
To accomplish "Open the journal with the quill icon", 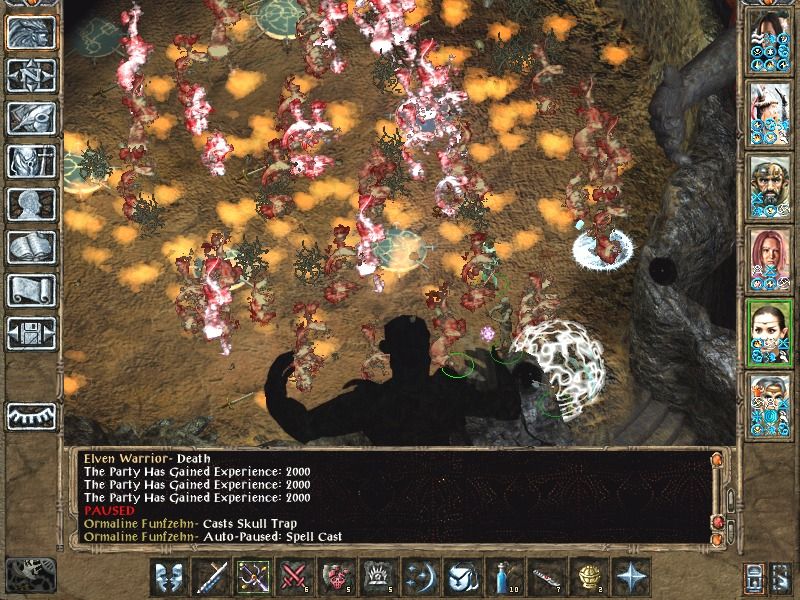I will [30, 118].
